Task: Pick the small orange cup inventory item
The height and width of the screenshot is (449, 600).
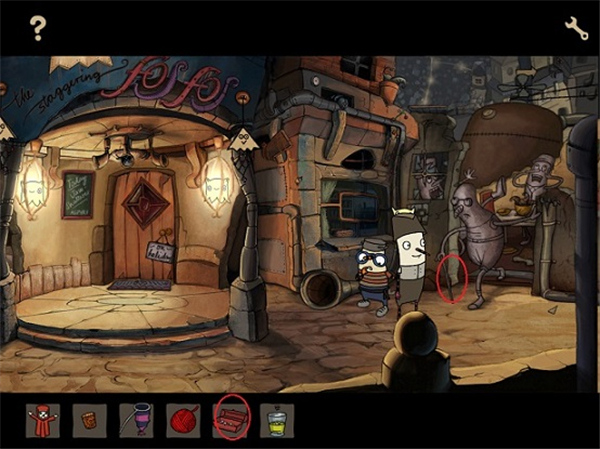Action: [x=89, y=419]
